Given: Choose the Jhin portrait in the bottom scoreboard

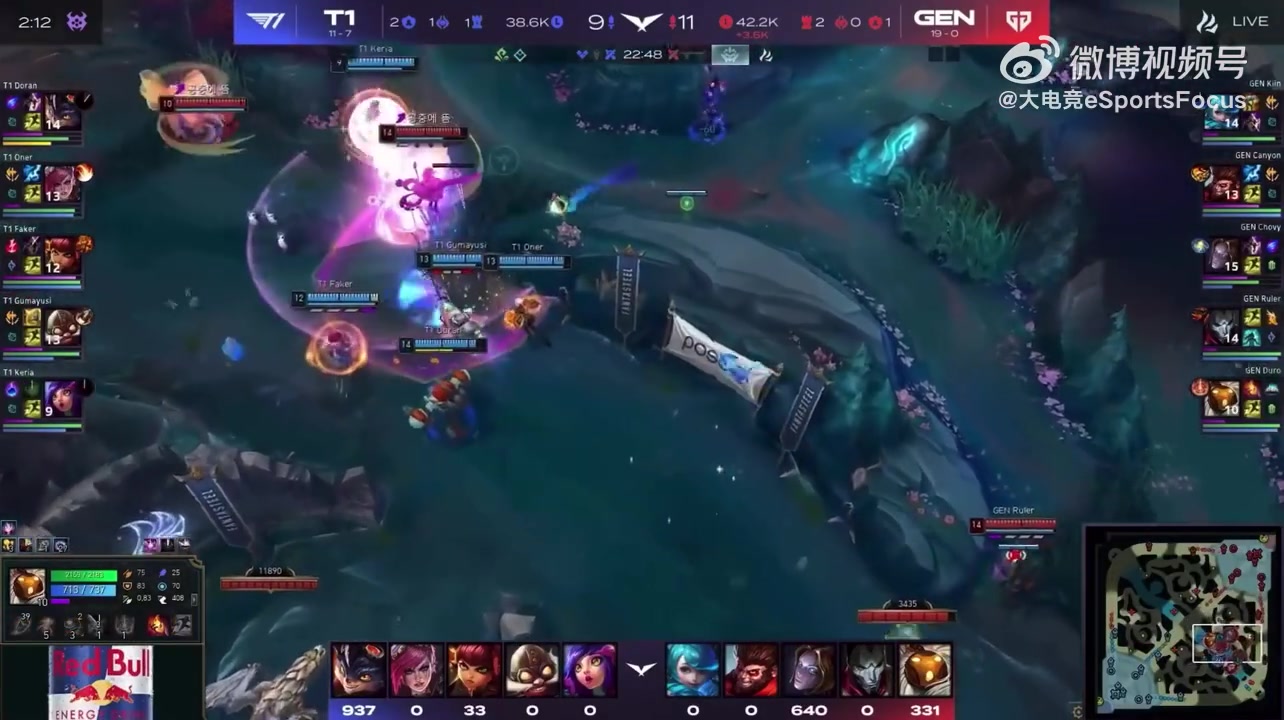Looking at the screenshot, I should pyautogui.click(x=867, y=670).
